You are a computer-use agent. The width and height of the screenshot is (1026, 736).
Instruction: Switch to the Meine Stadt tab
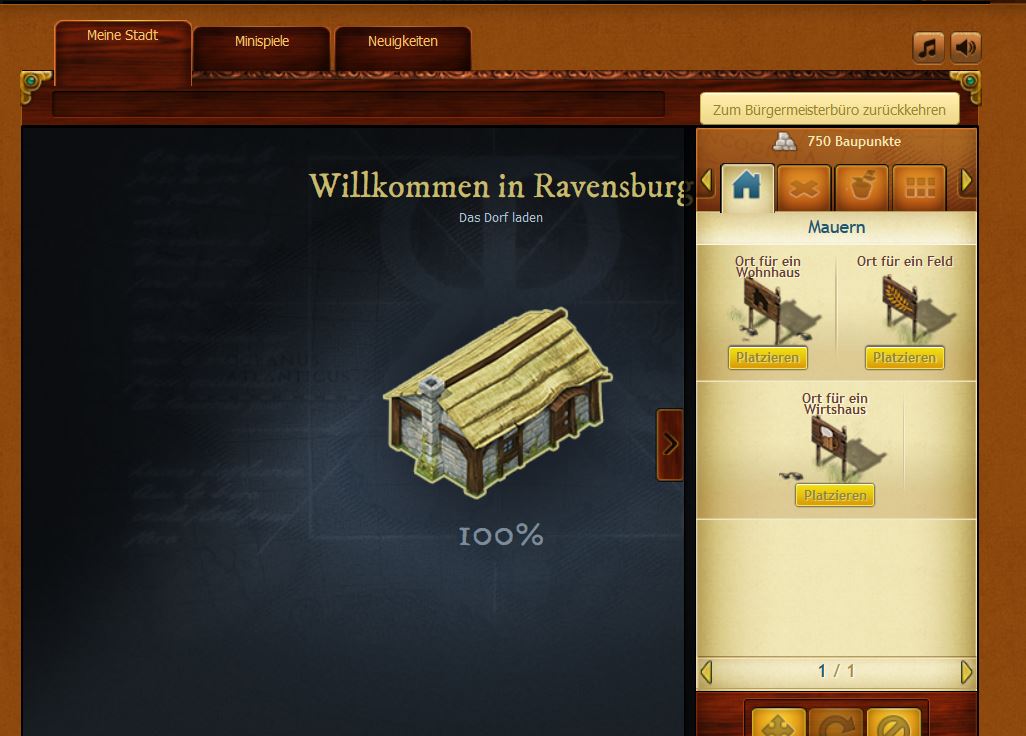pyautogui.click(x=122, y=36)
